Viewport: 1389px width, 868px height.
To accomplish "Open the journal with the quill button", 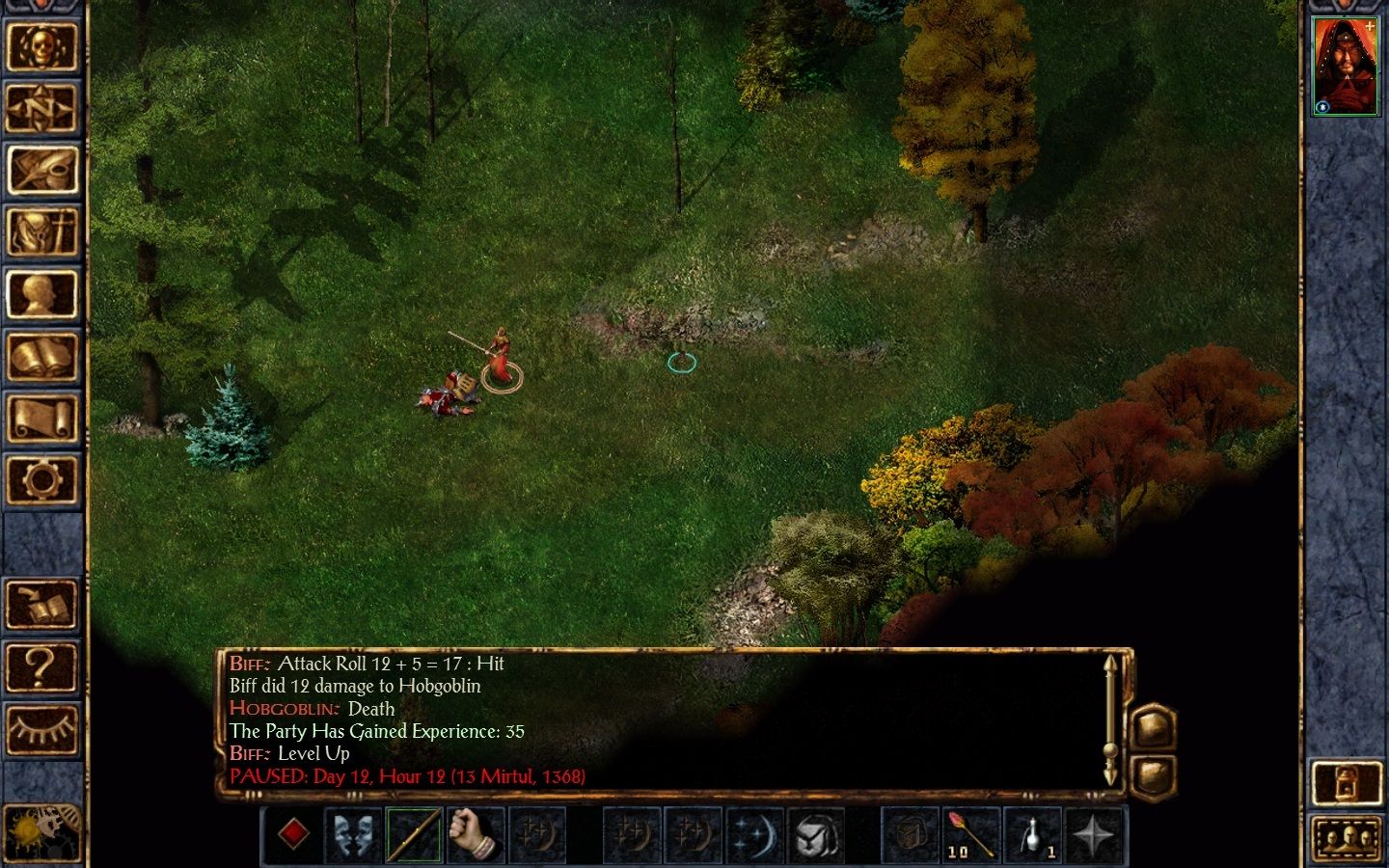I will 41,170.
